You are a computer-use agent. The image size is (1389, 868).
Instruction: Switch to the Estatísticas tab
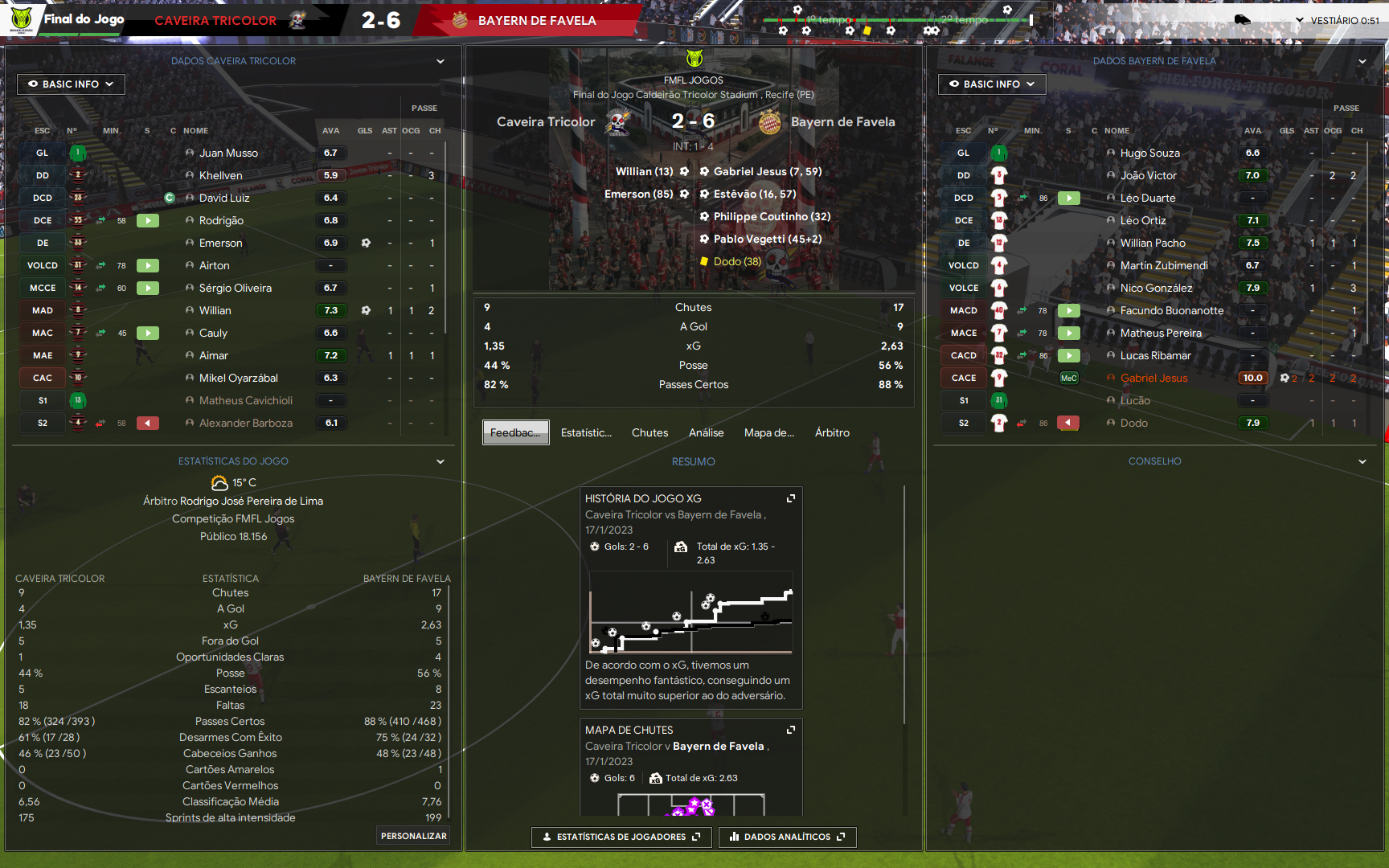586,432
